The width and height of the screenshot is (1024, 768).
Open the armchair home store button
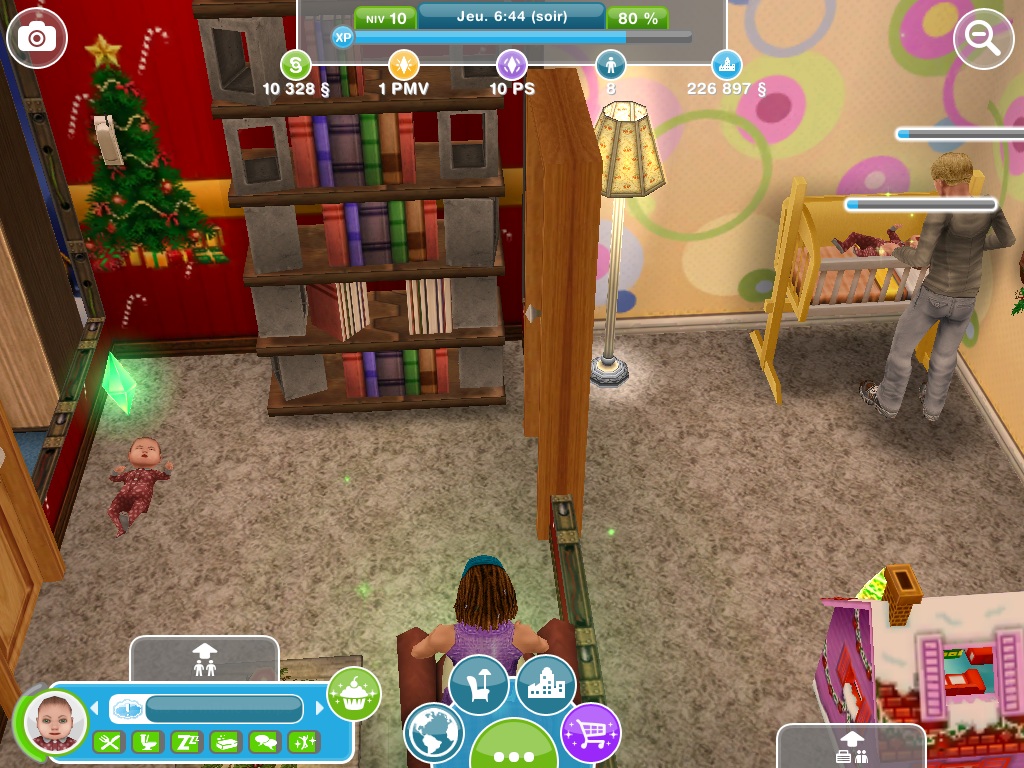pyautogui.click(x=479, y=684)
